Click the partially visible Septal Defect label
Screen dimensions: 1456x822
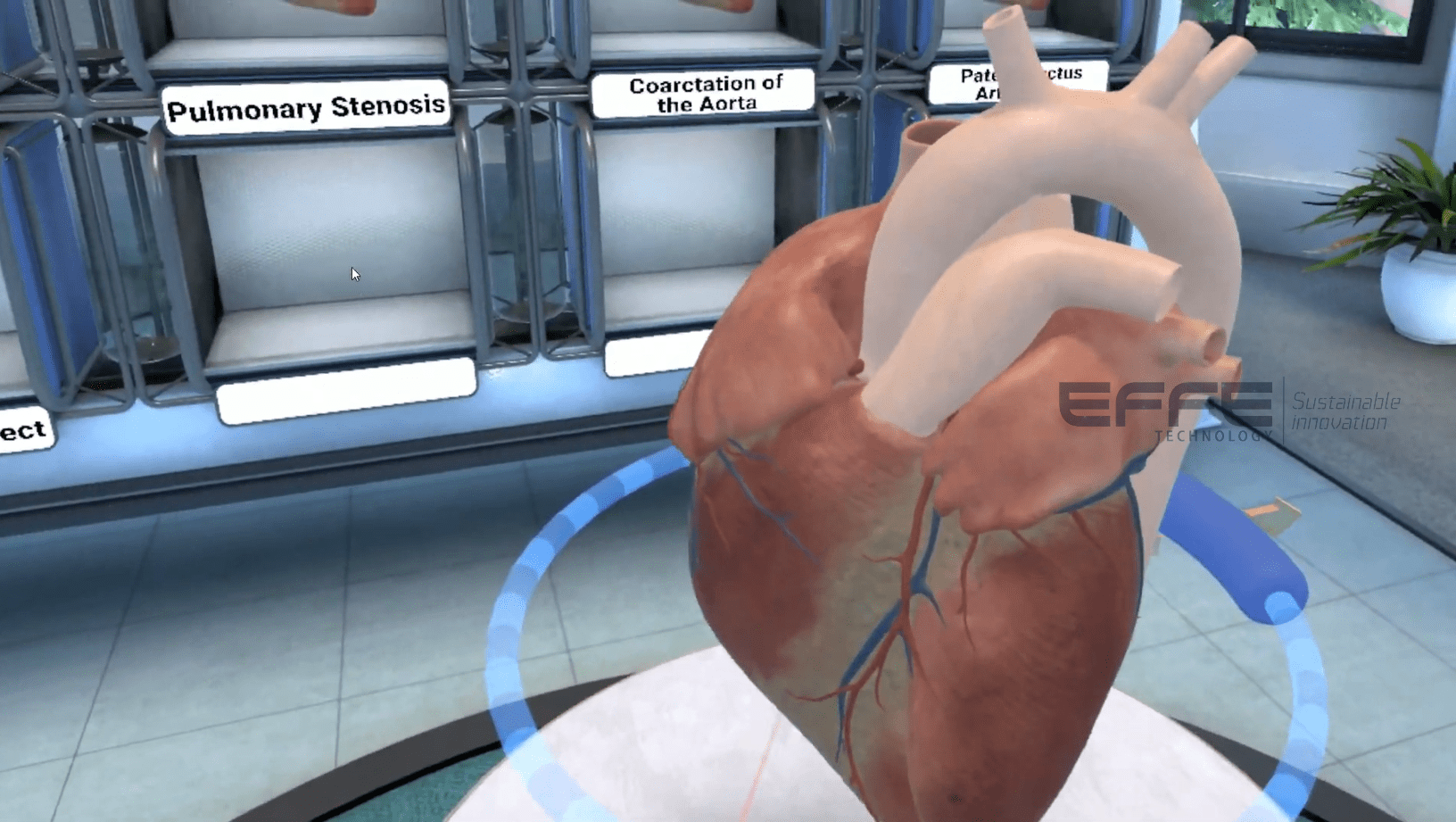click(22, 430)
